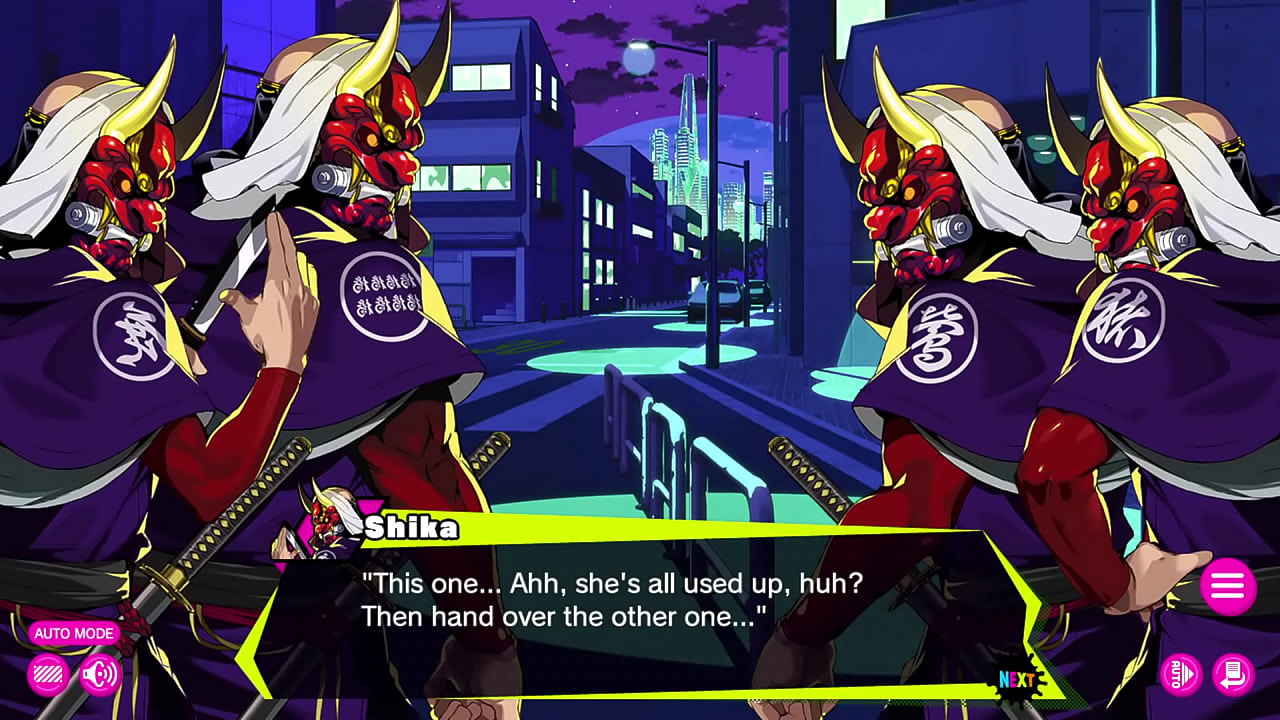Hide the text window with the striped icon

coord(48,674)
